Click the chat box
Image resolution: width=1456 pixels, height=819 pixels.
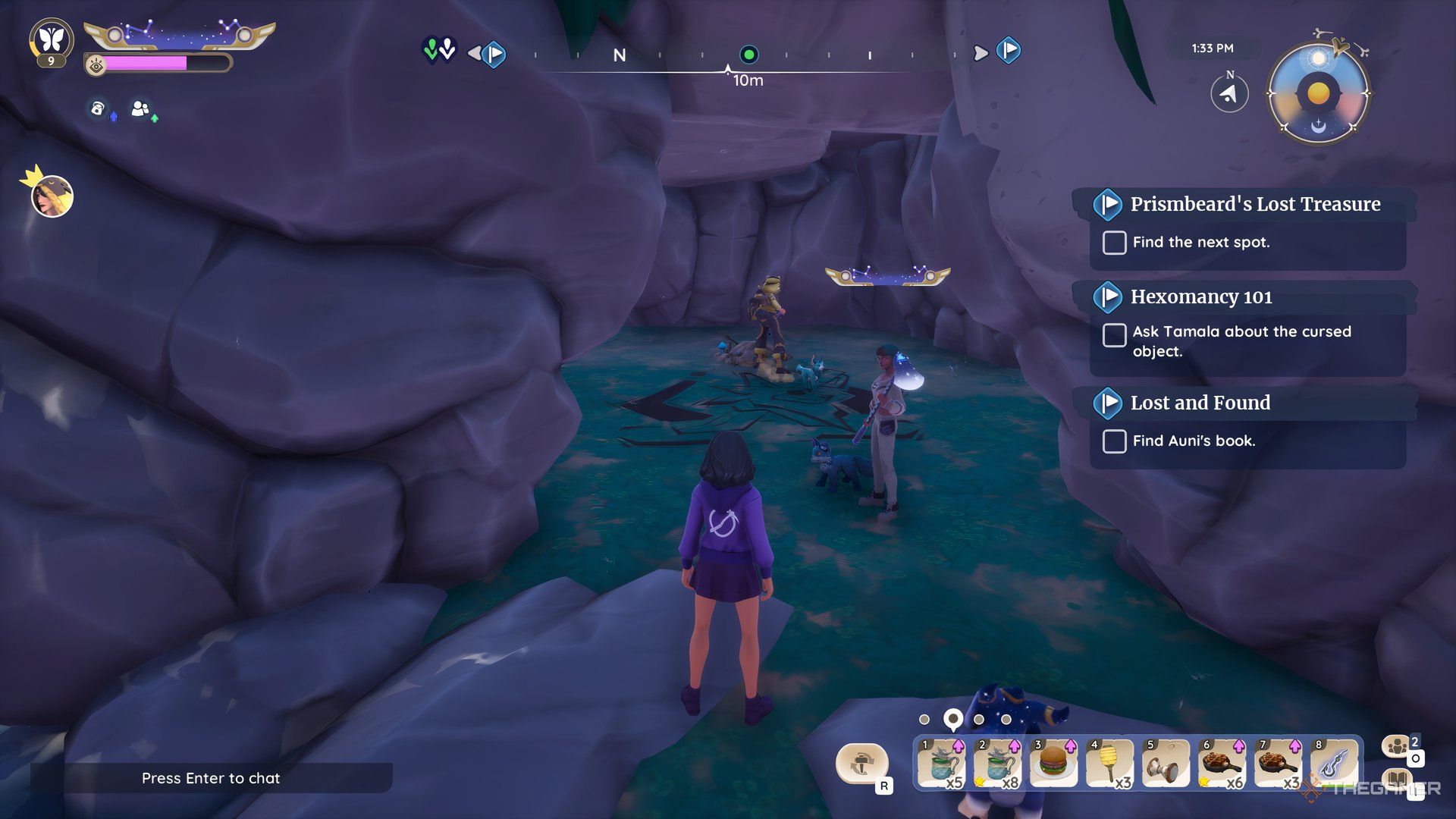[x=211, y=778]
